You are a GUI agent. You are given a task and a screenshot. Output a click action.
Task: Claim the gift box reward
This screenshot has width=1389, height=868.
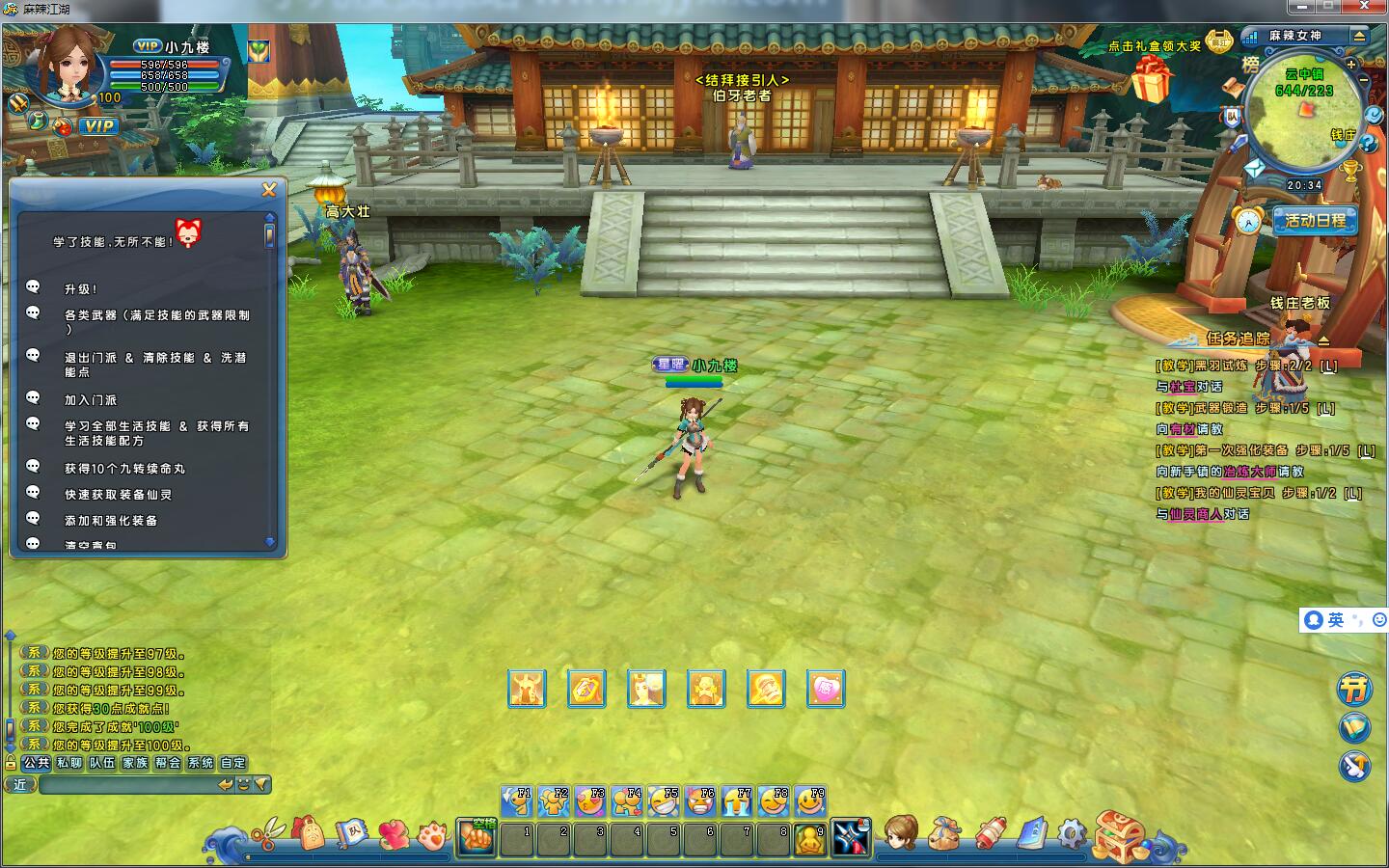1152,79
